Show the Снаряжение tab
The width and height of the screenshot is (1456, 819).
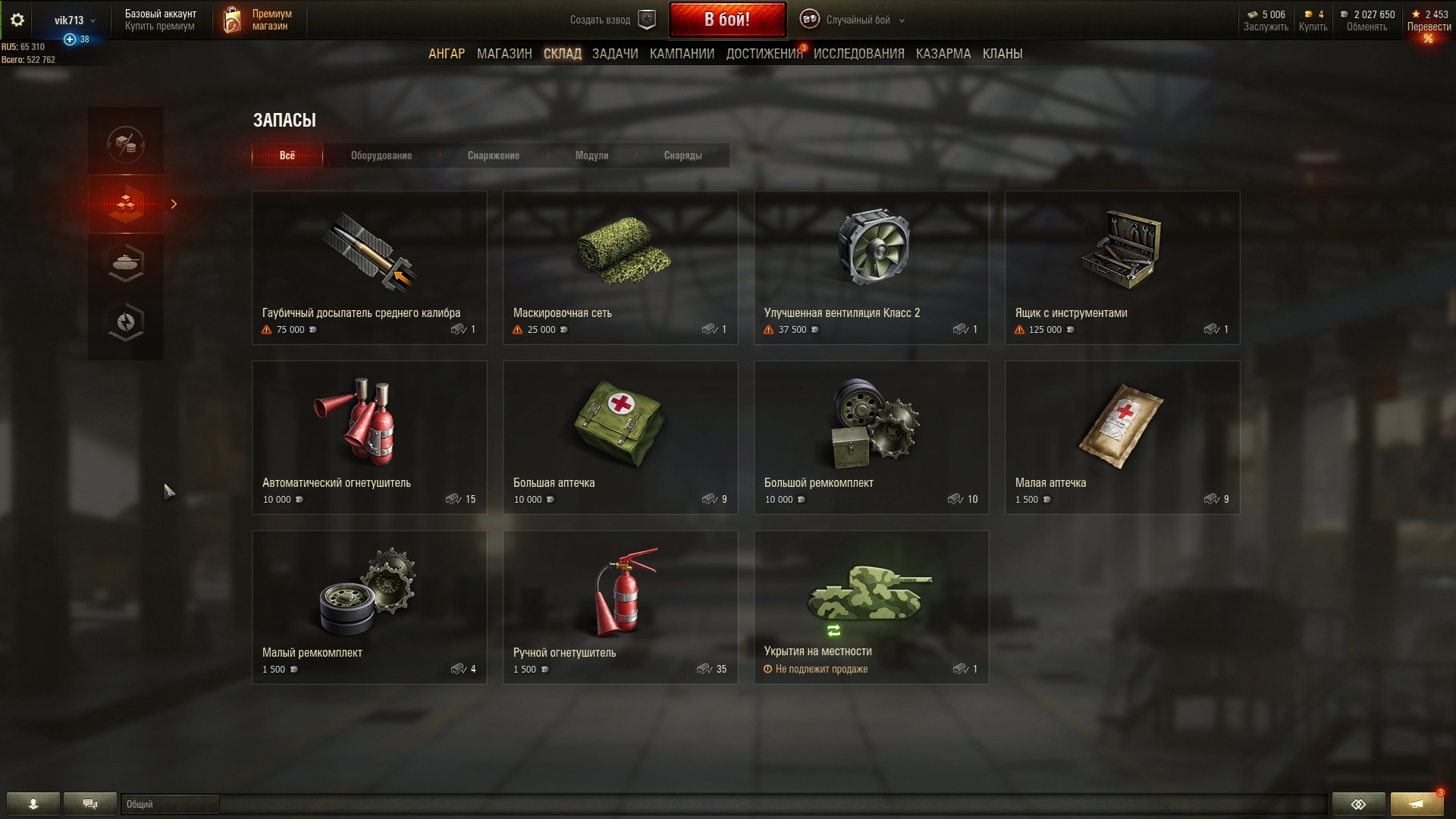click(x=493, y=155)
